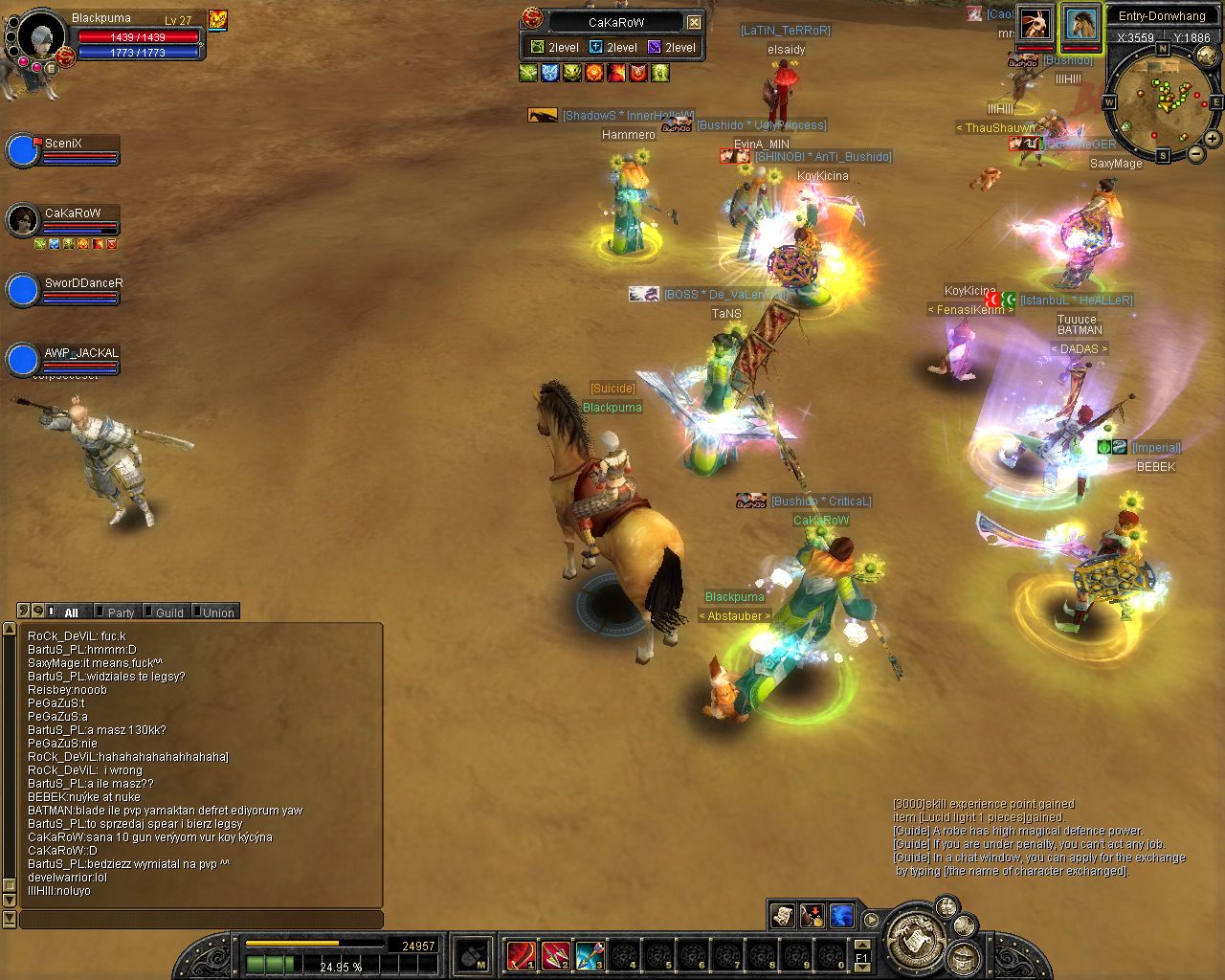Close the CaKaRoW target window
This screenshot has height=980, width=1225.
click(x=695, y=22)
